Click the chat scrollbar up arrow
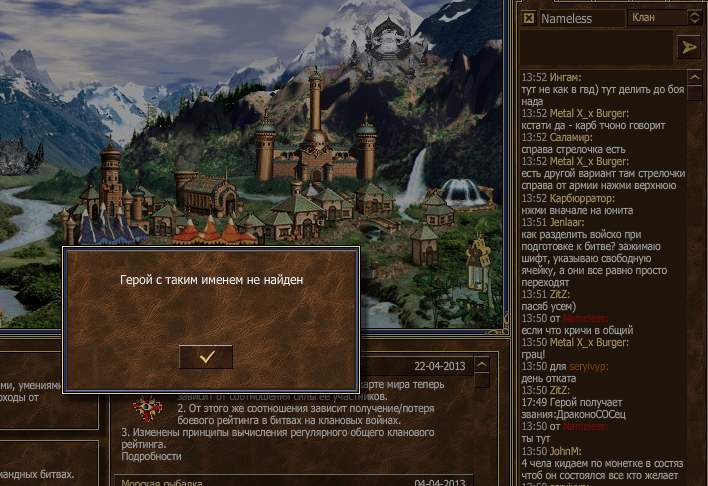Screen dimensions: 708x486 point(693,78)
